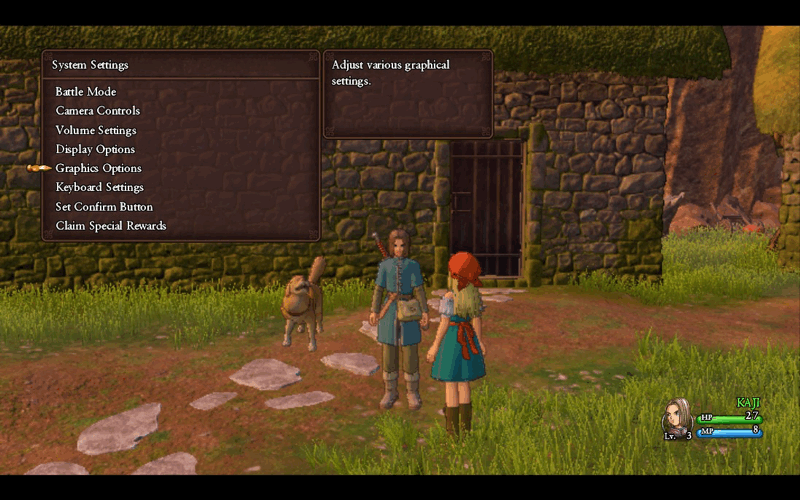This screenshot has height=500, width=800.
Task: Open Volume Settings
Action: click(96, 130)
